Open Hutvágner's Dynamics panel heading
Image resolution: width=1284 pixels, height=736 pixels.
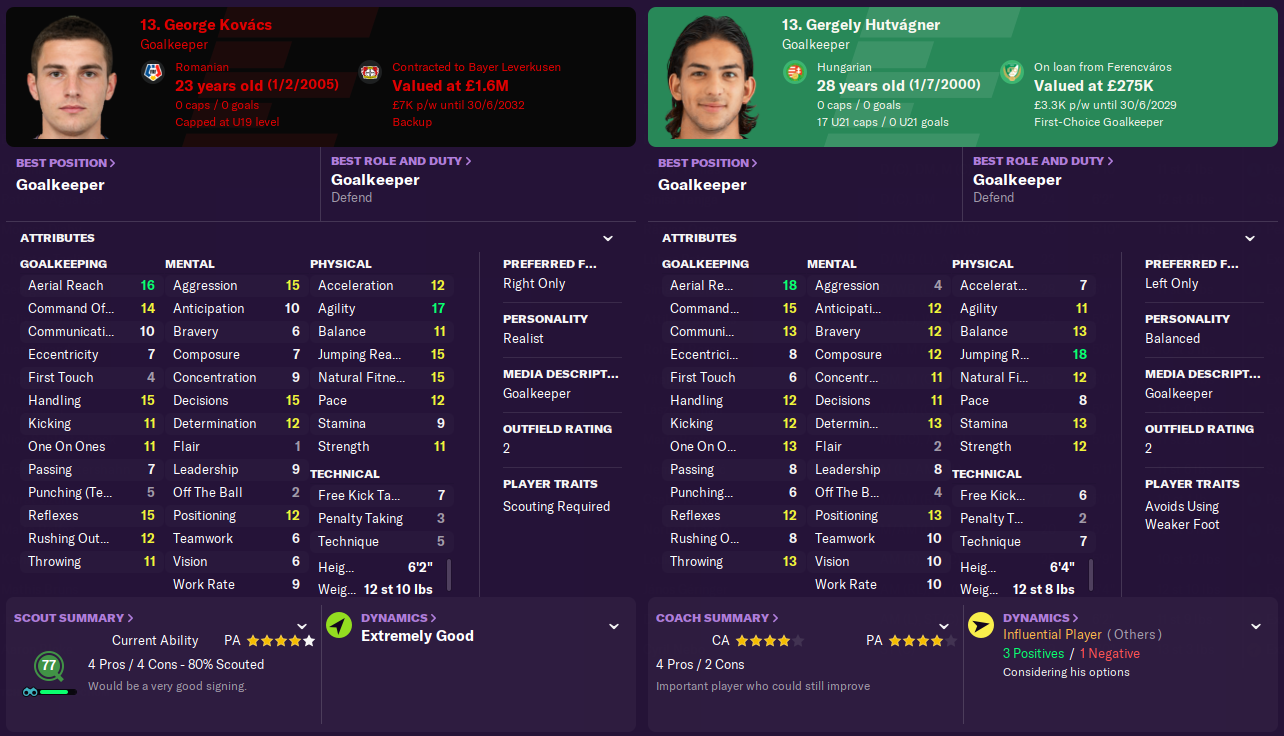pos(1041,618)
